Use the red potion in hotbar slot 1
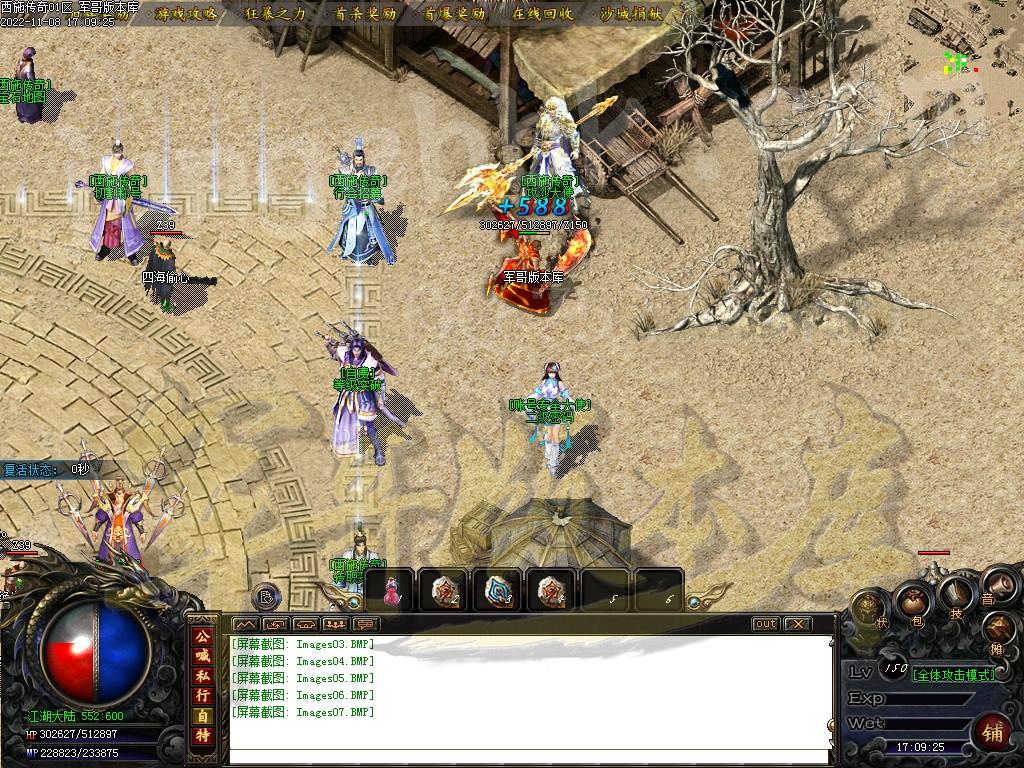This screenshot has height=768, width=1024. (x=391, y=590)
